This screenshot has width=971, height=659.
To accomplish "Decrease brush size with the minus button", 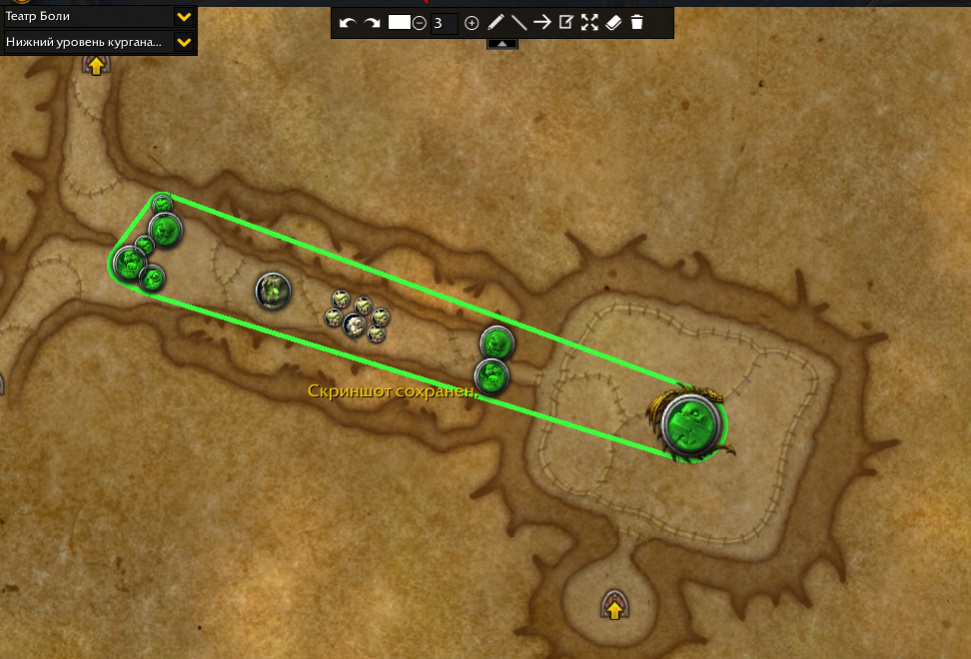I will 419,23.
